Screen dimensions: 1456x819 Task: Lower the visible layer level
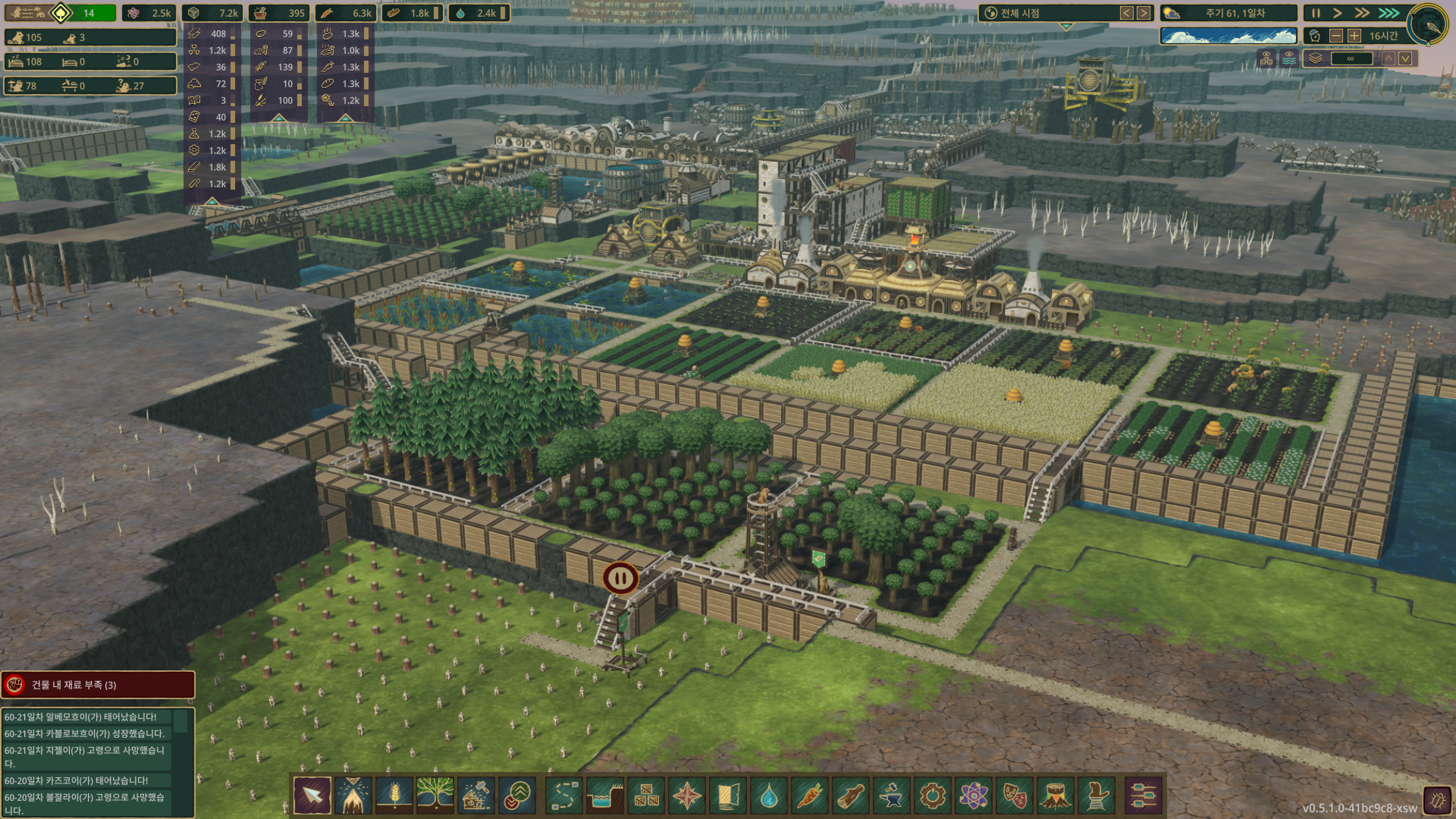(1406, 58)
